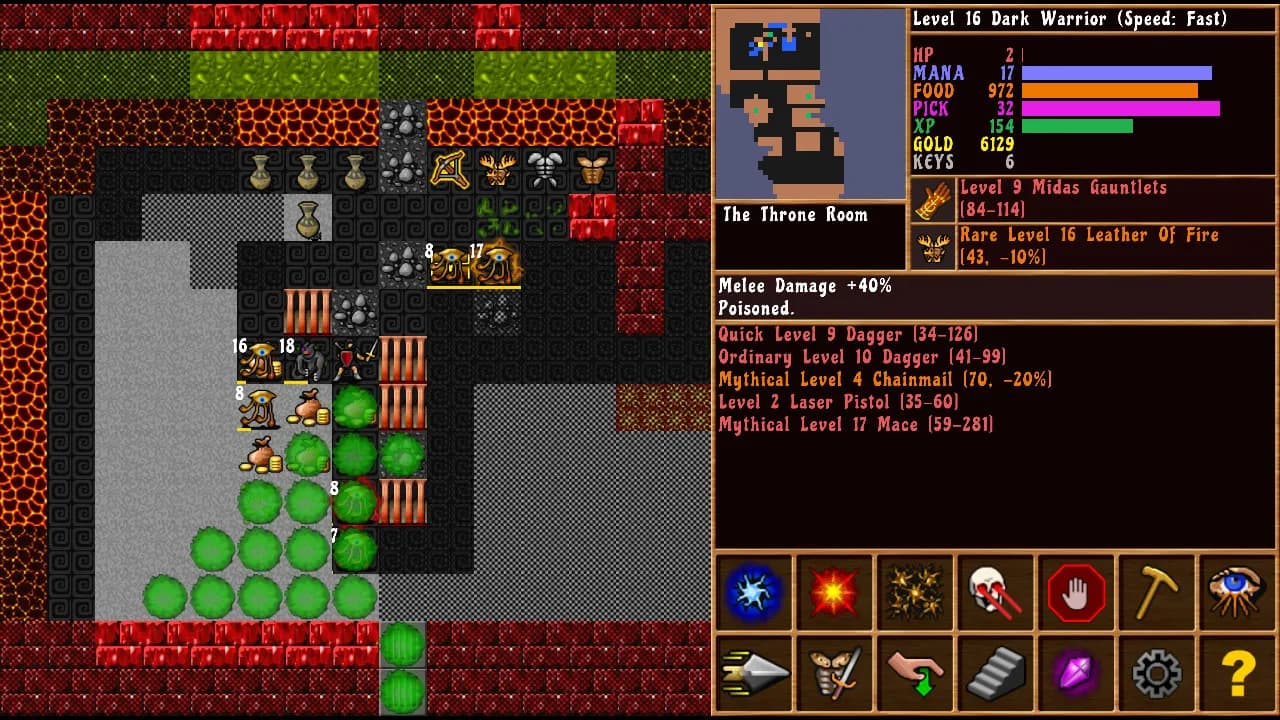This screenshot has height=720, width=1280.
Task: Cast the blue energy burst spell
Action: 754,592
